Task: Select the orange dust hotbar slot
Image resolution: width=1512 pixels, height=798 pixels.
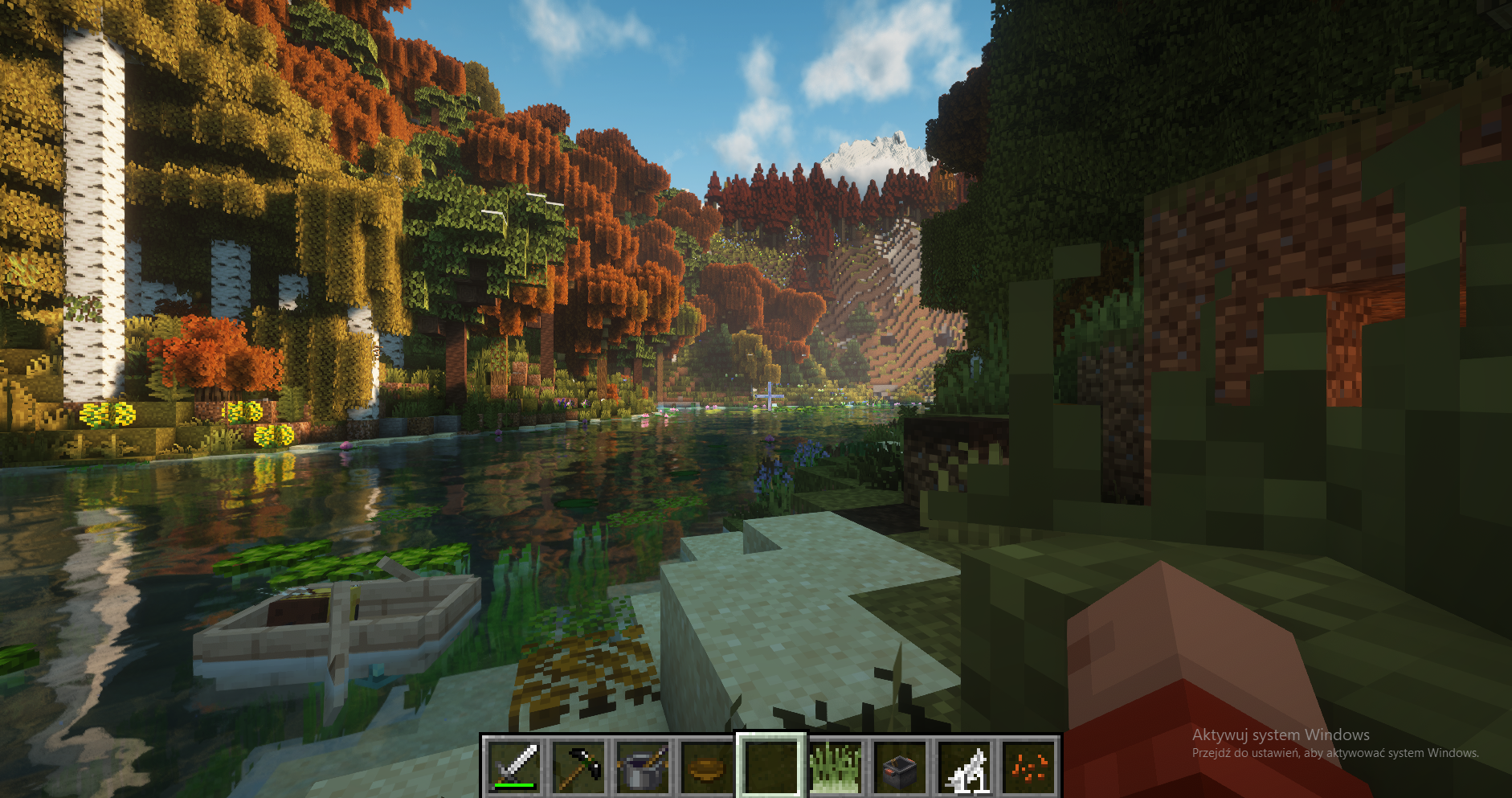Action: 1029,766
